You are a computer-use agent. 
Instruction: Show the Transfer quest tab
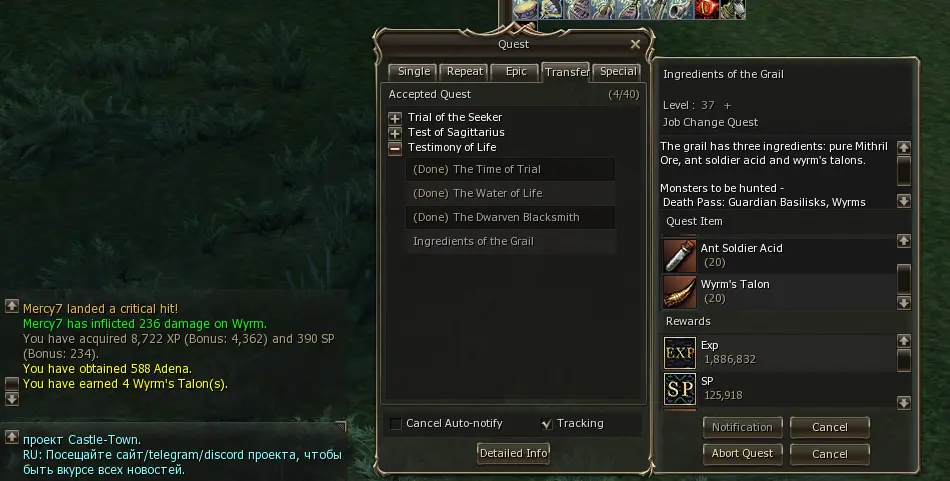(566, 72)
